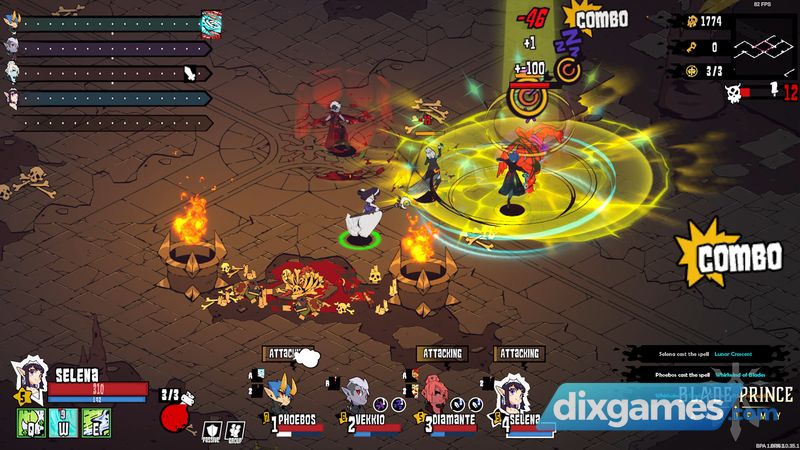Activate Selena's Q ability
The image size is (800, 450).
(x=30, y=423)
